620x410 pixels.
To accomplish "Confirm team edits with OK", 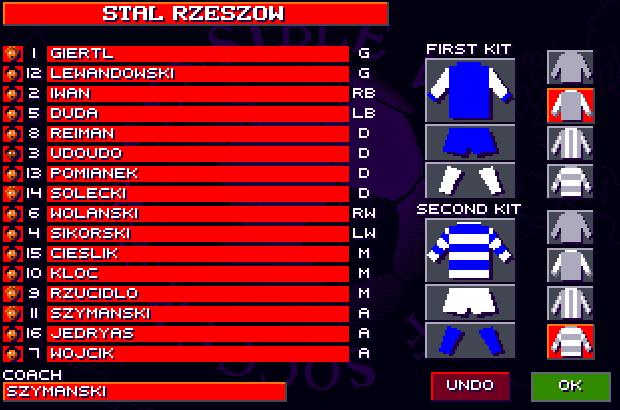I will pyautogui.click(x=570, y=385).
